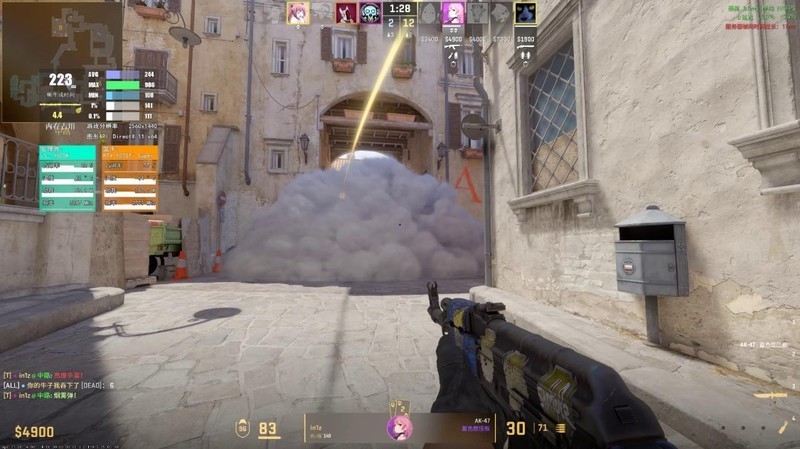Select the blue cat avatar with $1900
Image resolution: width=800 pixels, height=449 pixels.
[x=525, y=13]
